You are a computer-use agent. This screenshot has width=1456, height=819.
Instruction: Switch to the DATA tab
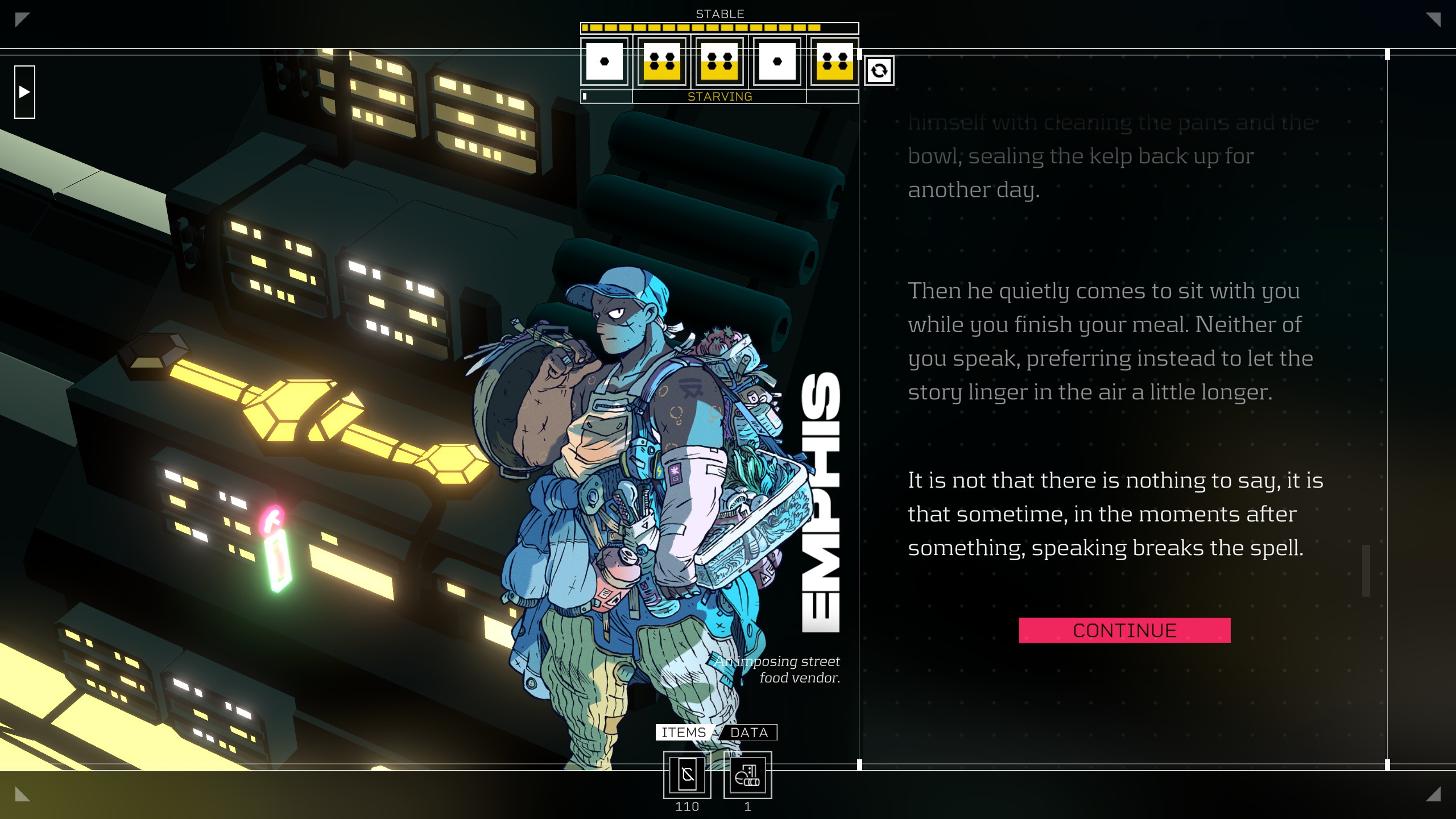748,733
